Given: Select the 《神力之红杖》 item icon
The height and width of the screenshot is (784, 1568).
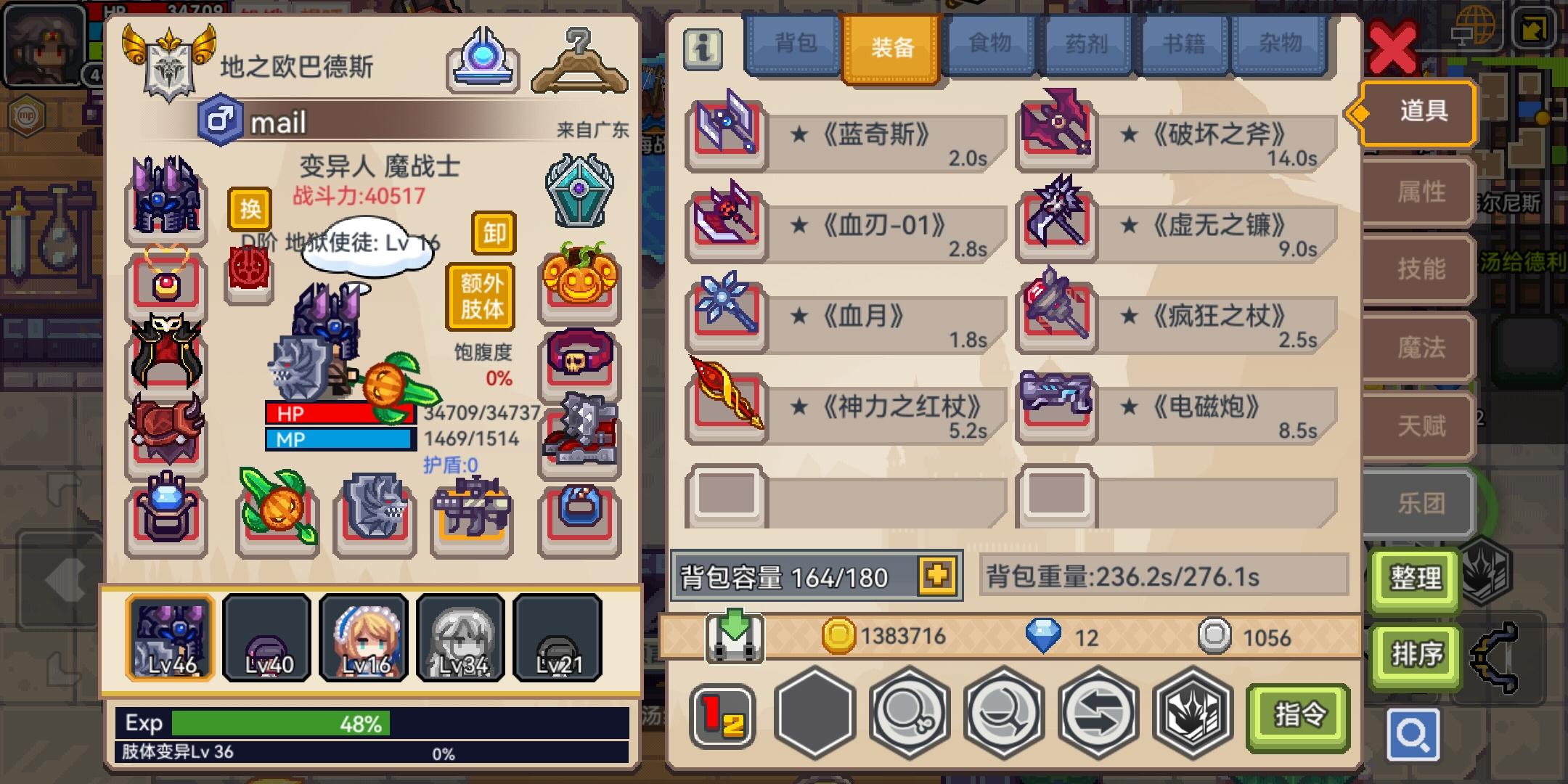Looking at the screenshot, I should [726, 408].
